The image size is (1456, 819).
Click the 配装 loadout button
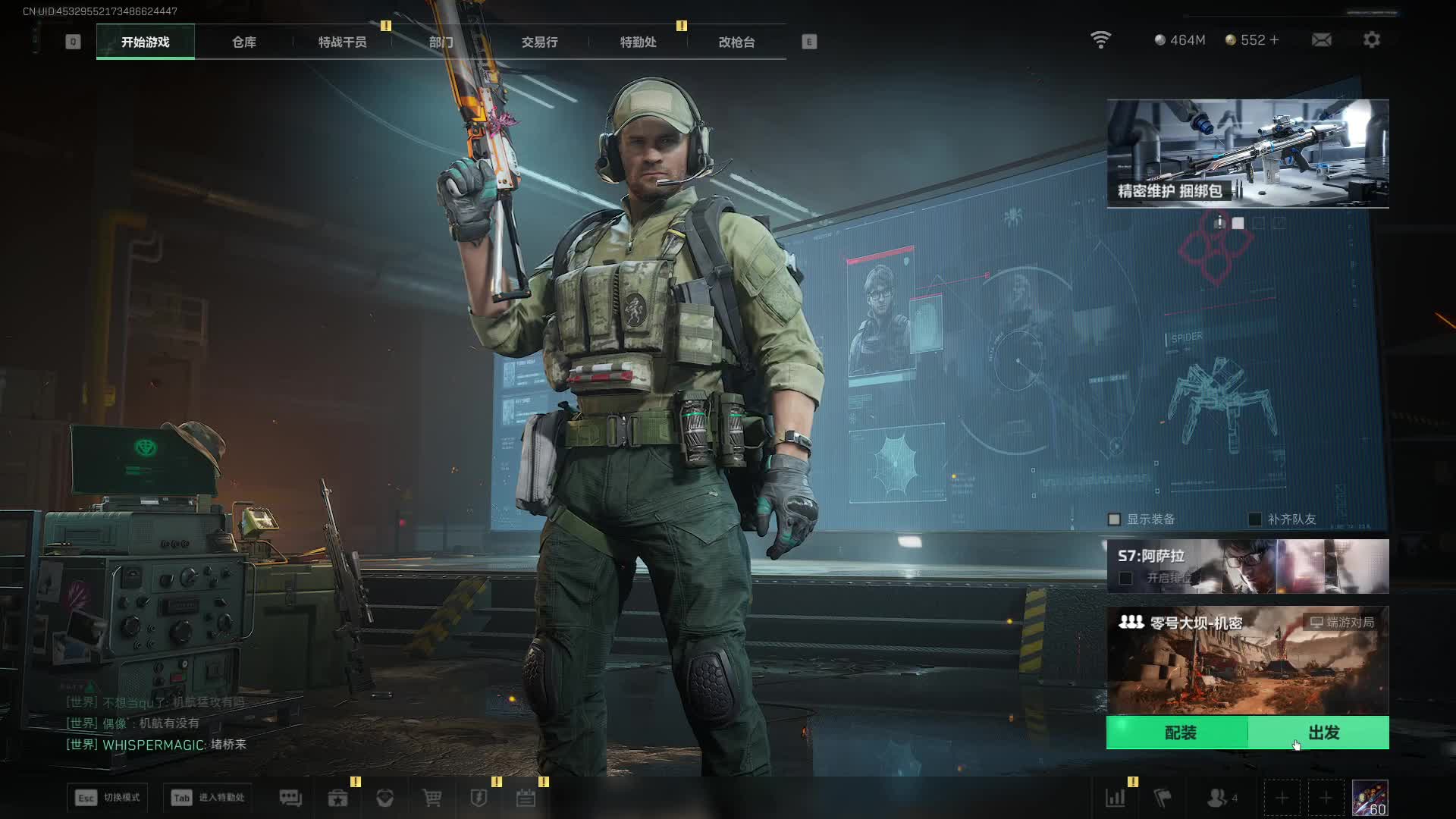coord(1179,733)
